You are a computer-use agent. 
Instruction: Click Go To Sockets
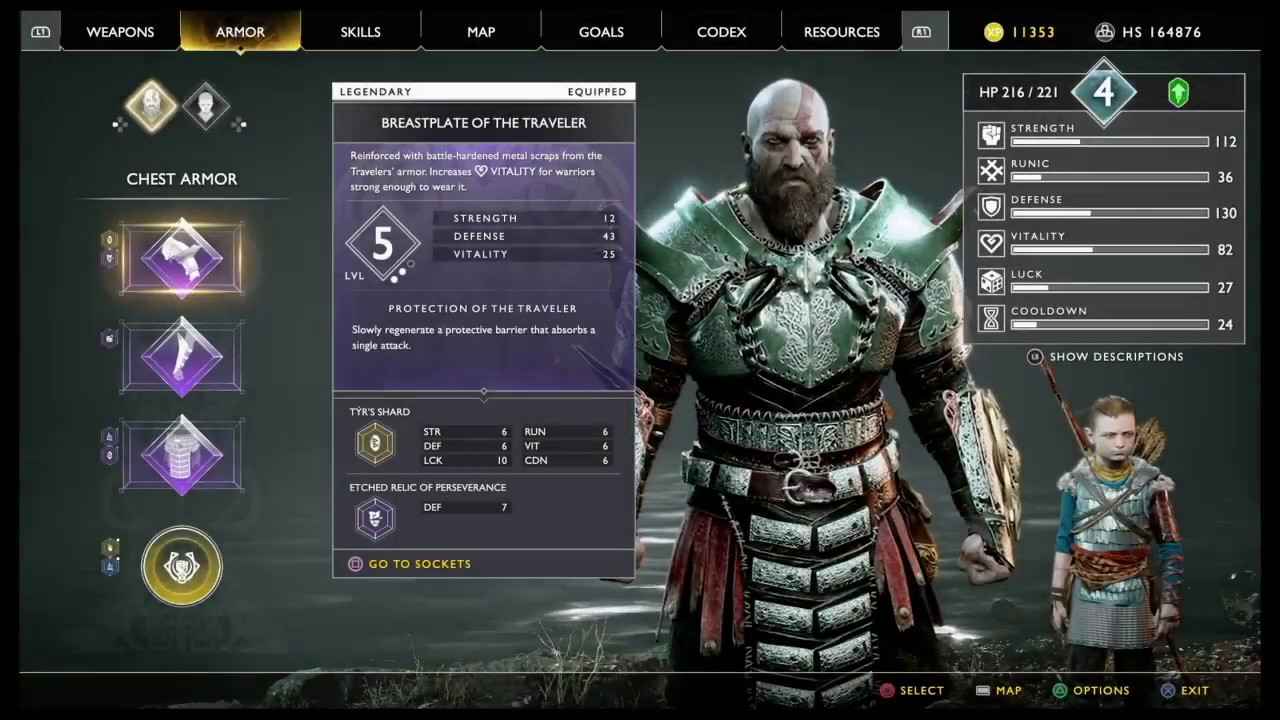(x=410, y=563)
